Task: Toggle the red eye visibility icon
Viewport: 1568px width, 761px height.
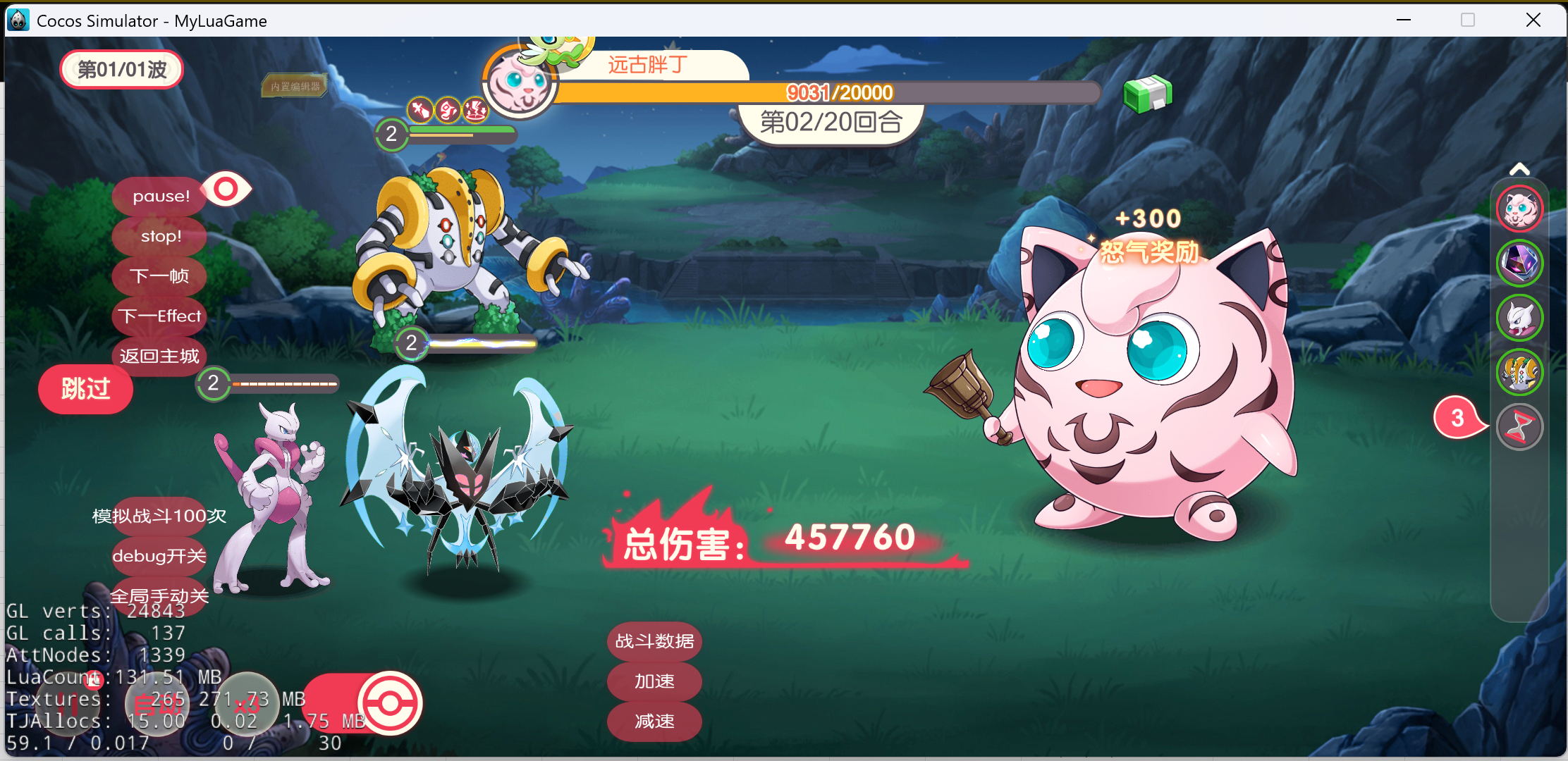Action: pos(226,189)
